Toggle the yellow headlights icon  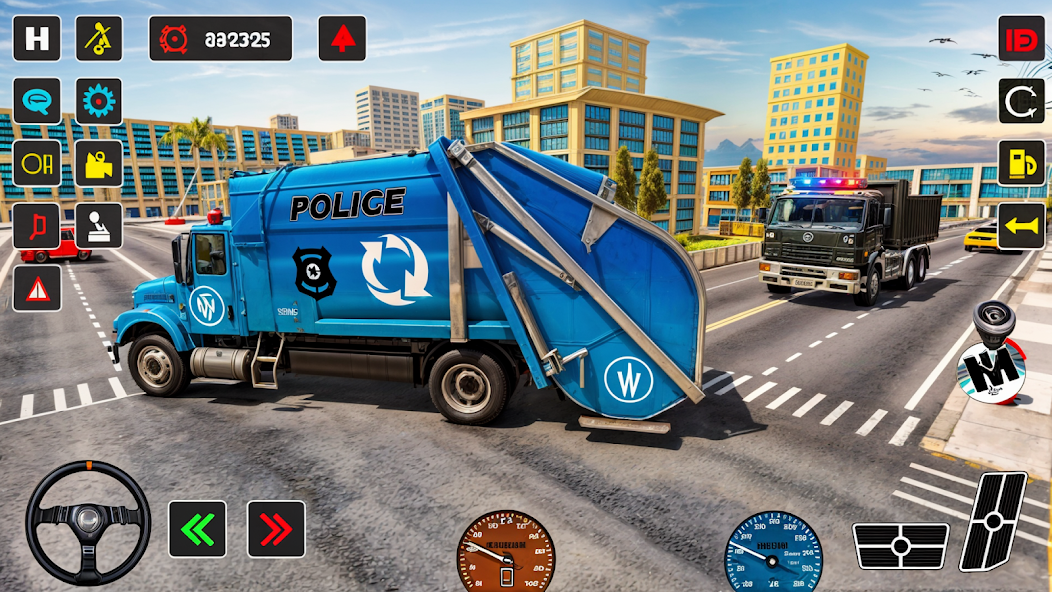tap(37, 163)
